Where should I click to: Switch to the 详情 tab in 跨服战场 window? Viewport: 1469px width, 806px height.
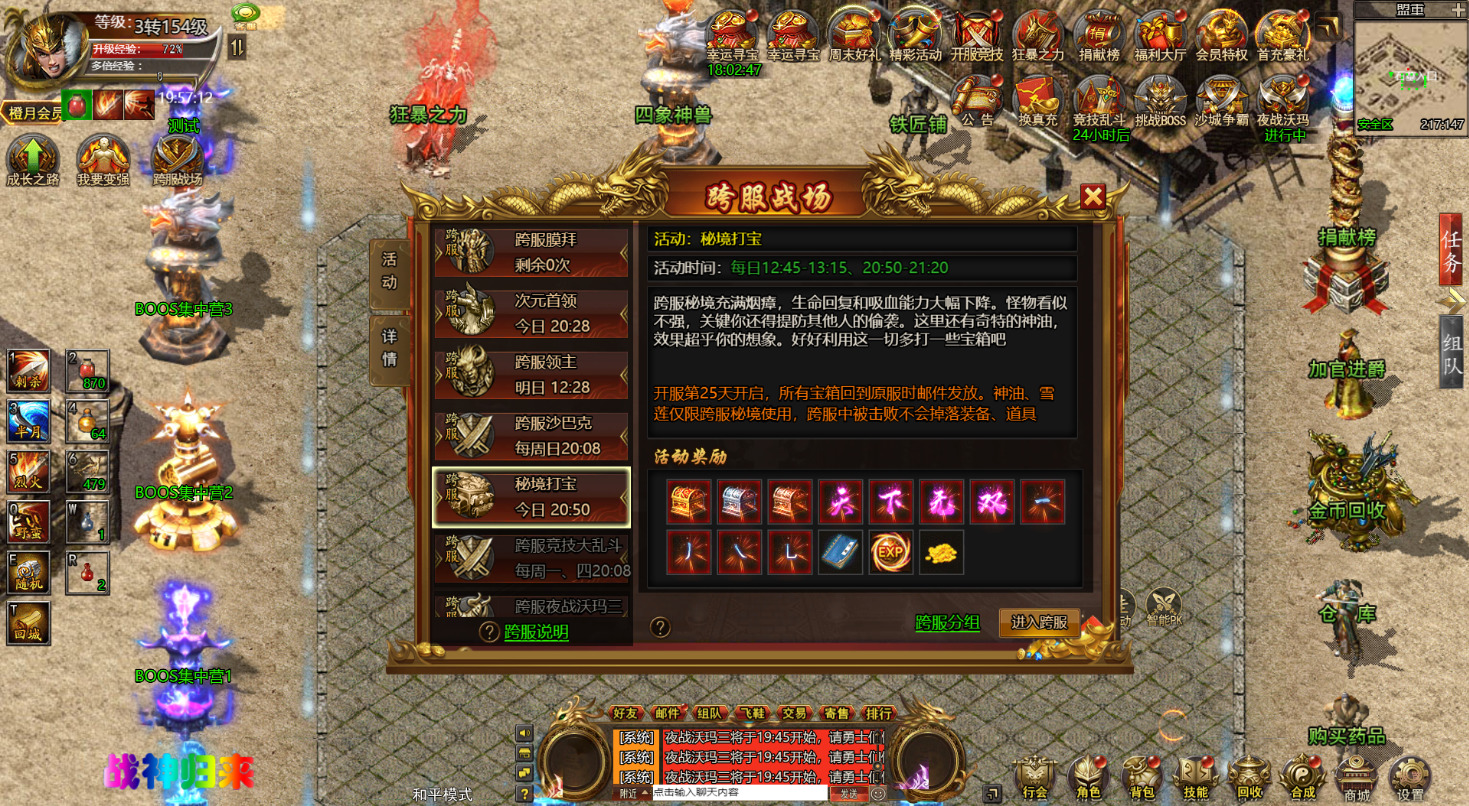point(389,348)
